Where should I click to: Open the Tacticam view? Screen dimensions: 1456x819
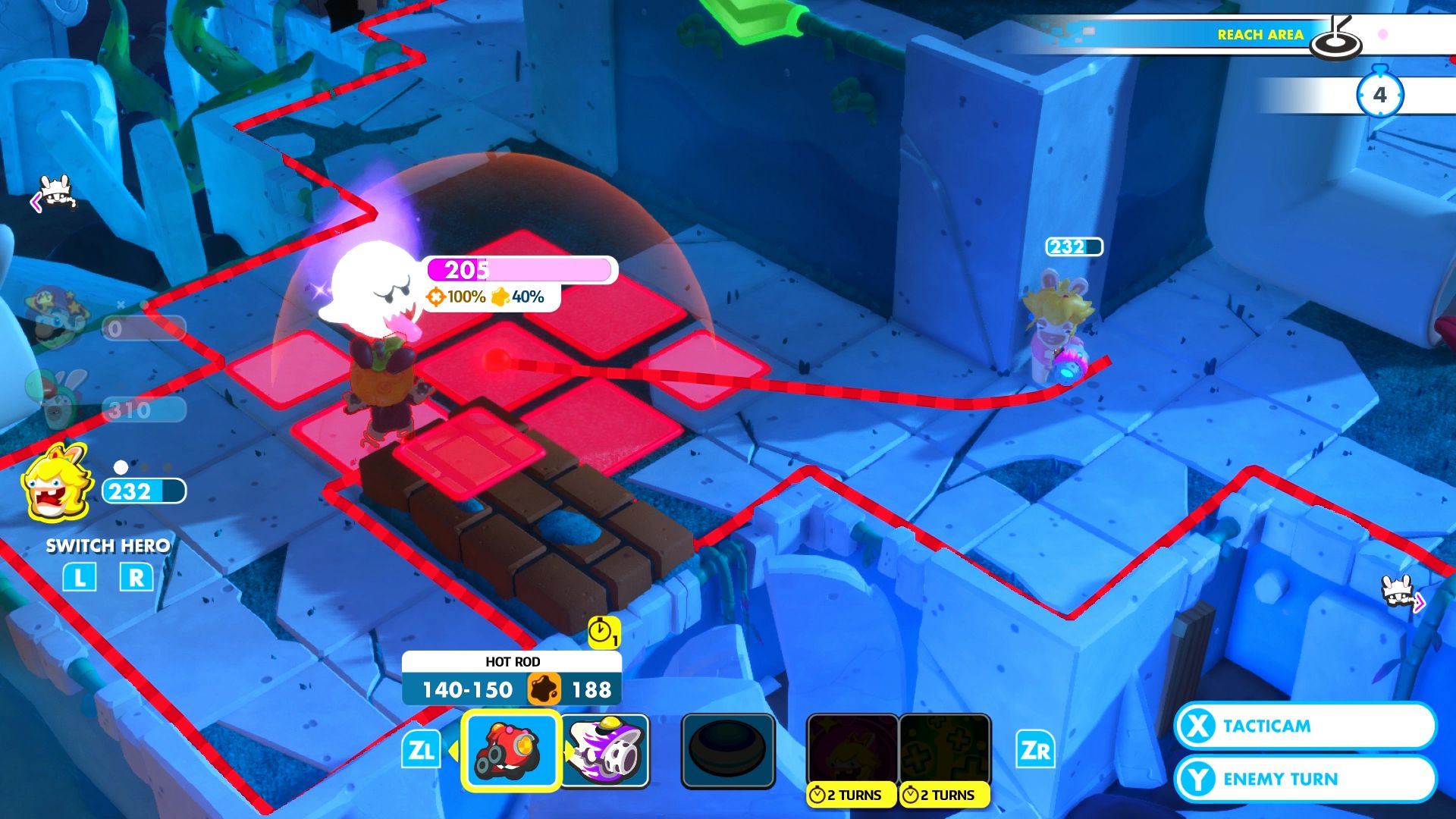pos(1304,726)
